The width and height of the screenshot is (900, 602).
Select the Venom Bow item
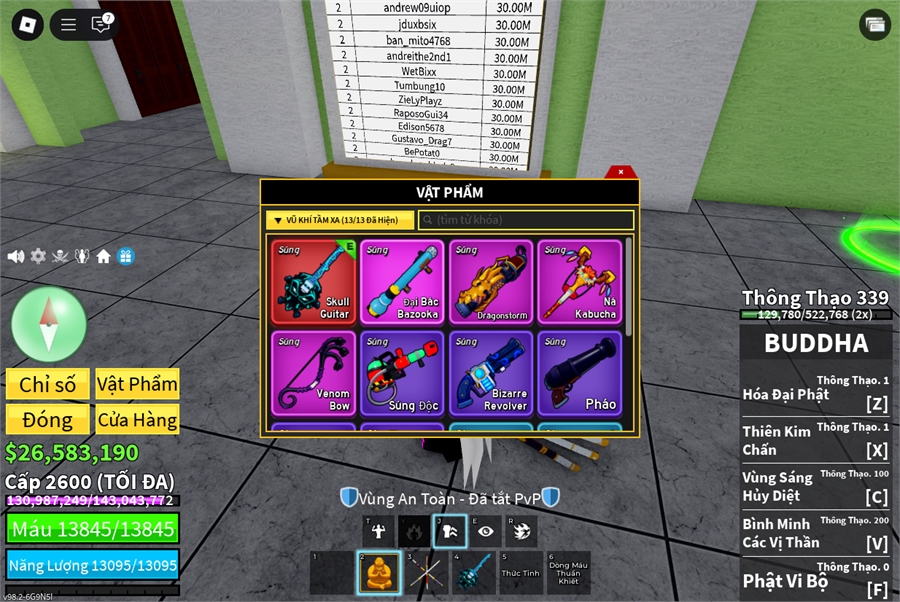pos(314,373)
